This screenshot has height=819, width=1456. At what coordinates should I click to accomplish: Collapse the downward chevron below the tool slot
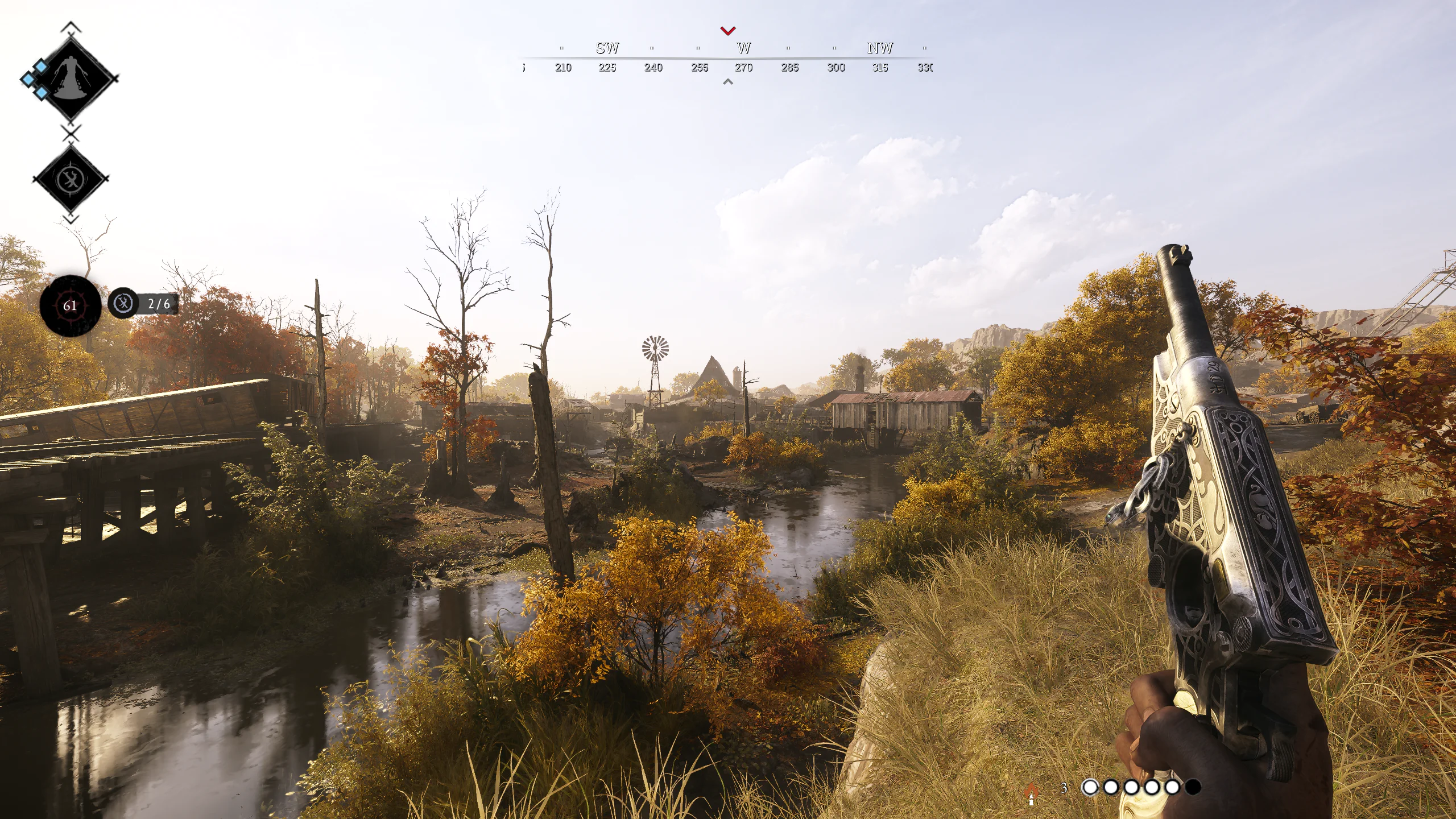click(71, 218)
